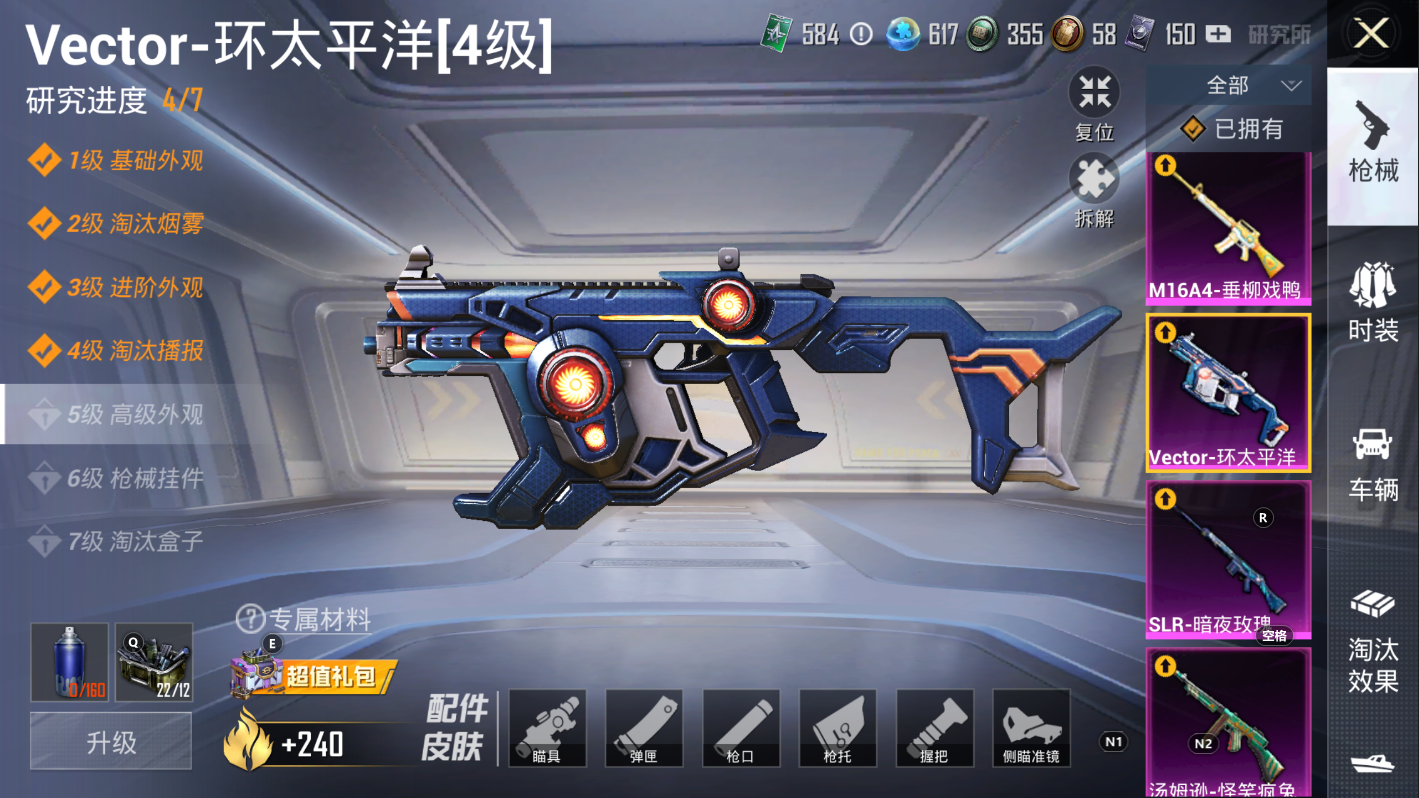Select level 6 枪械挂件 stage
Image resolution: width=1419 pixels, height=798 pixels.
coord(134,478)
